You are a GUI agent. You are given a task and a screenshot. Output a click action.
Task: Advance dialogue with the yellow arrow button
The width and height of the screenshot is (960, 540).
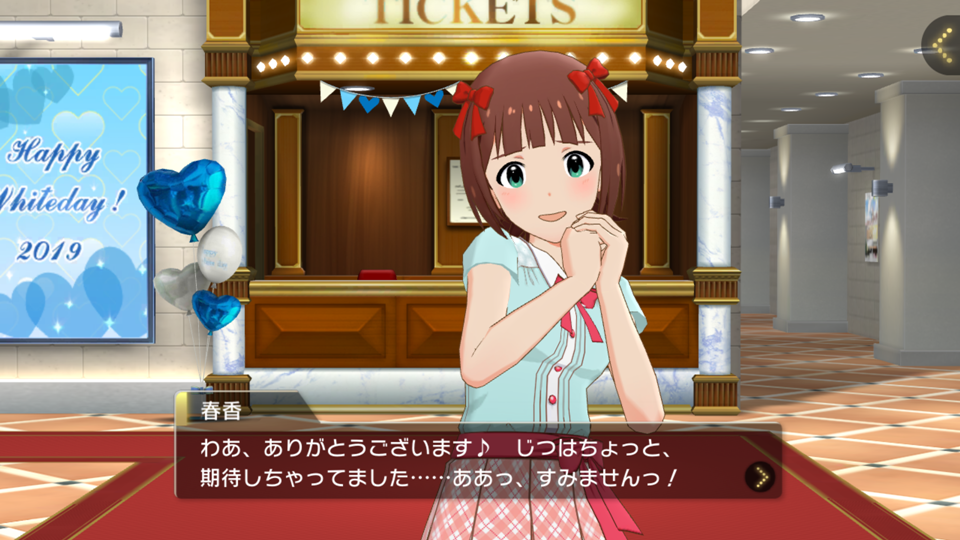(x=760, y=477)
